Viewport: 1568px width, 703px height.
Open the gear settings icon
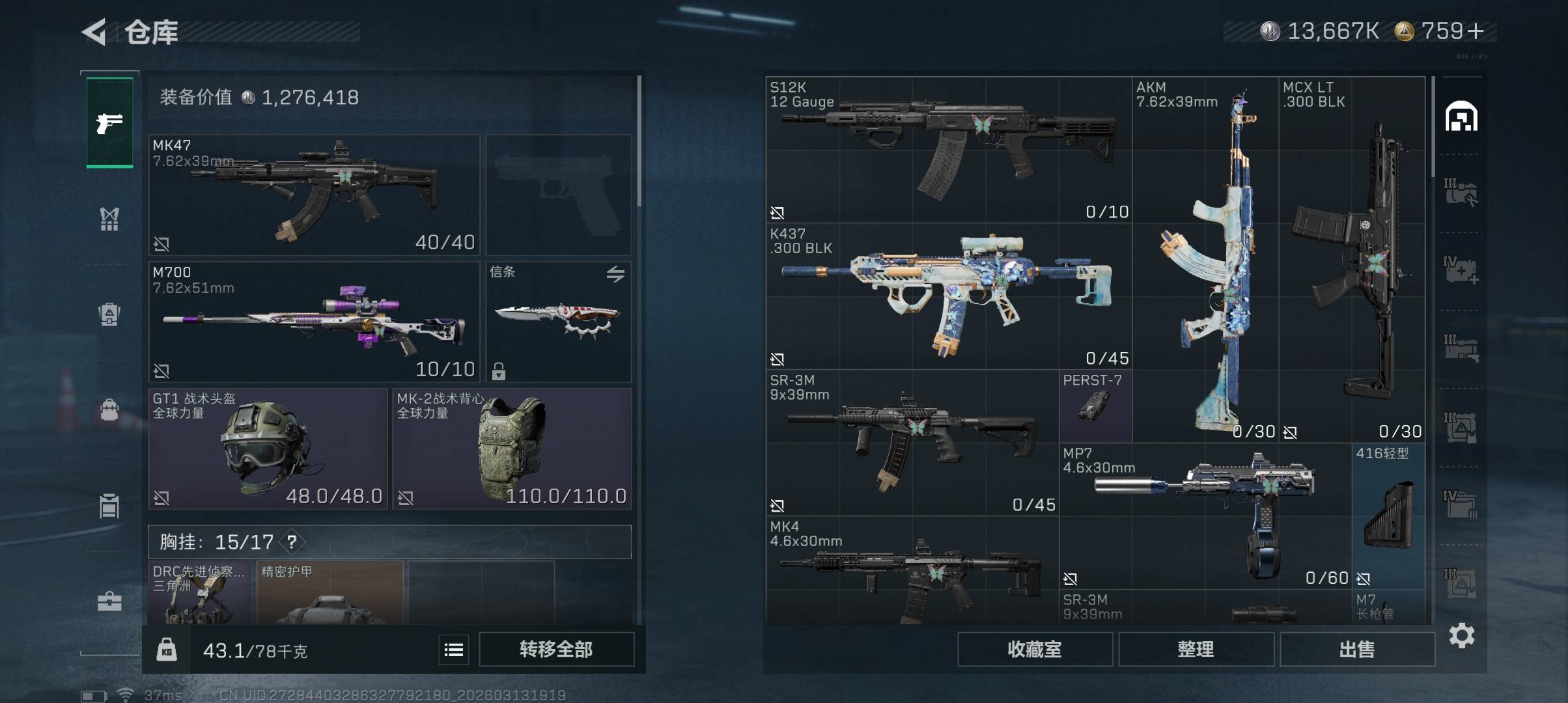[x=1461, y=635]
